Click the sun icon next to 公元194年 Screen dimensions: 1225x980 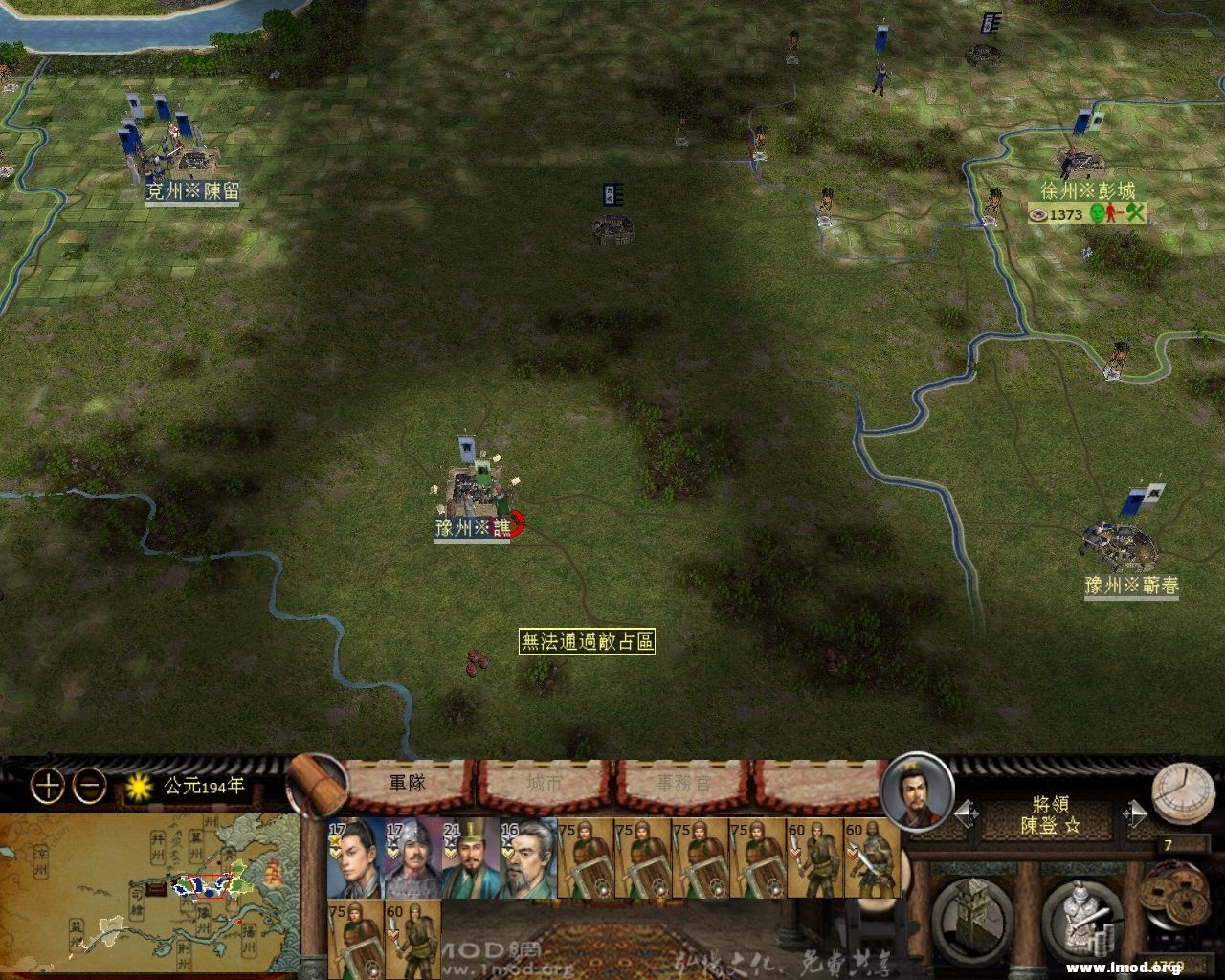(x=138, y=786)
